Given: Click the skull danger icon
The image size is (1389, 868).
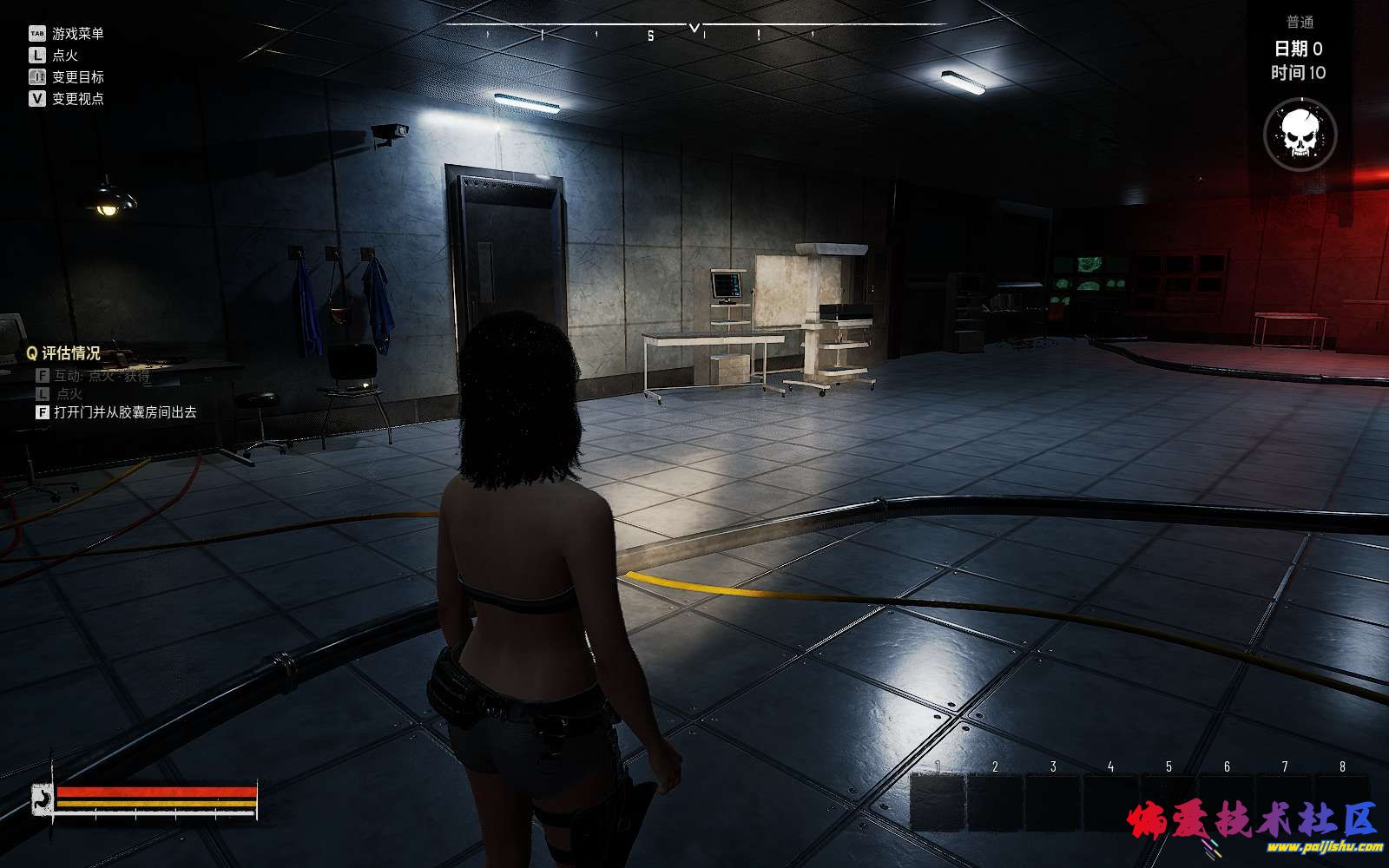Looking at the screenshot, I should [x=1300, y=135].
